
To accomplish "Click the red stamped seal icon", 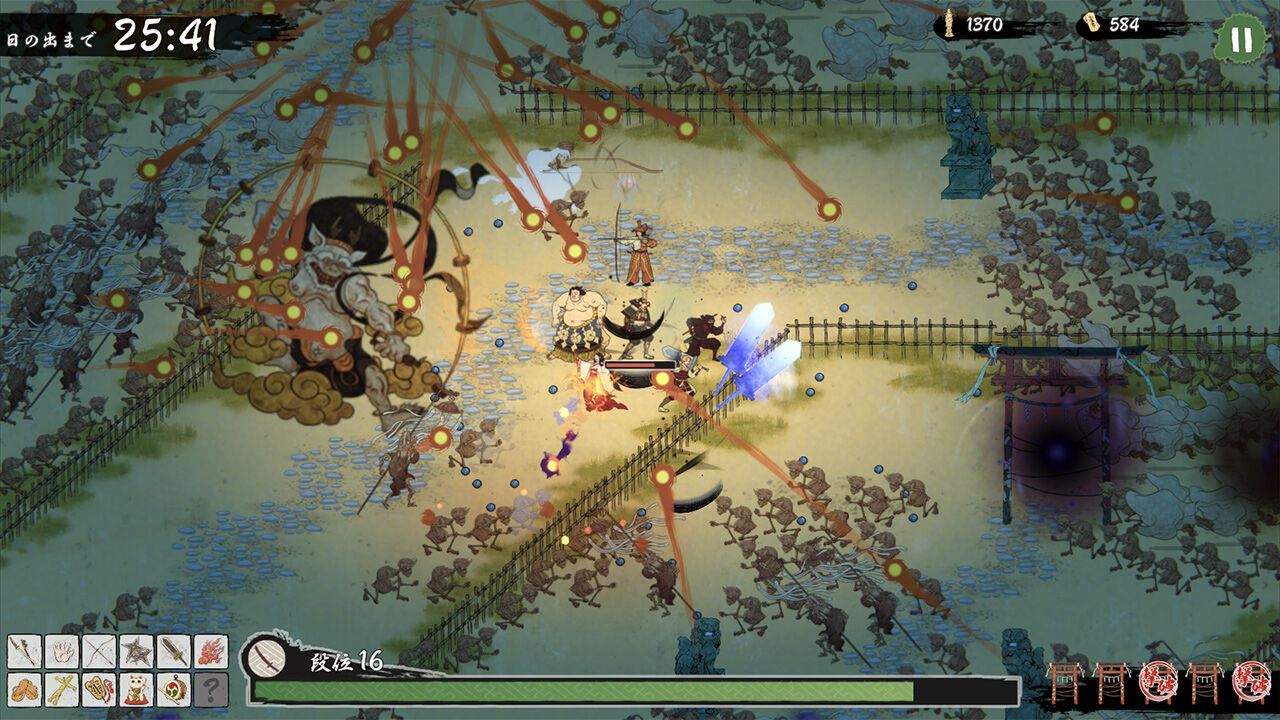I will (1160, 682).
